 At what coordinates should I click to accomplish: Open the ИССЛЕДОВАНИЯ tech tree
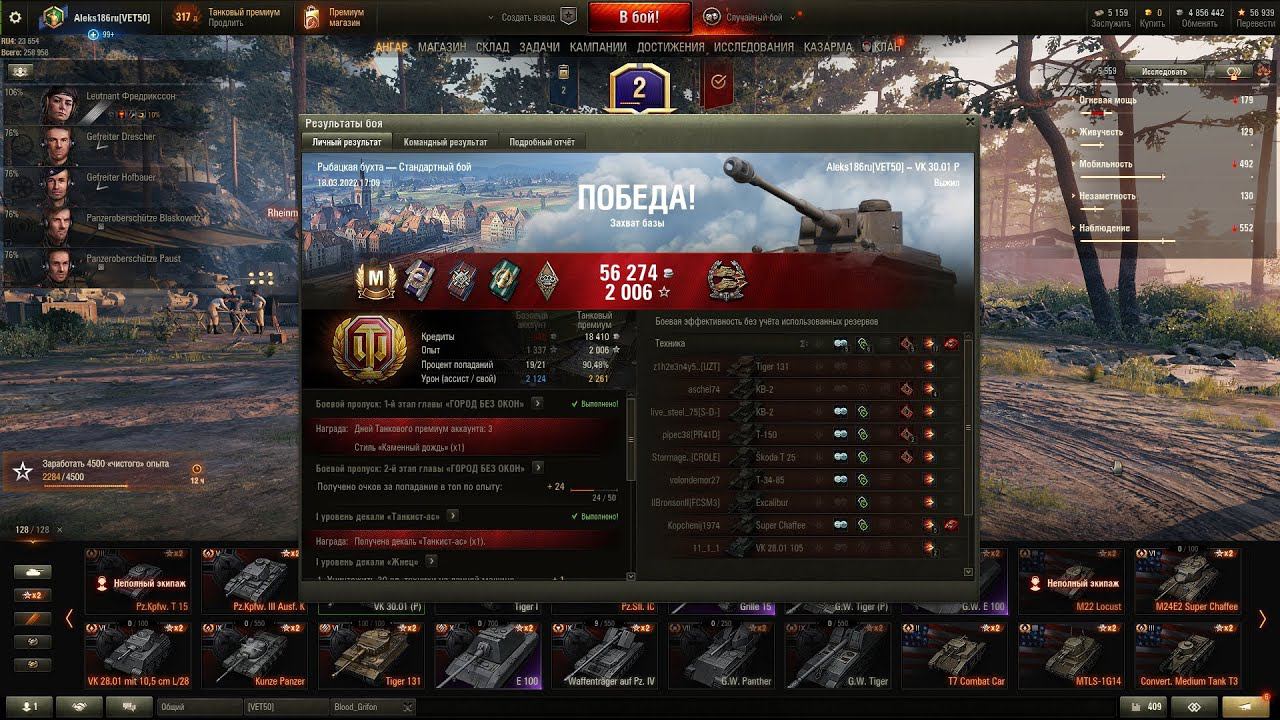pyautogui.click(x=753, y=47)
